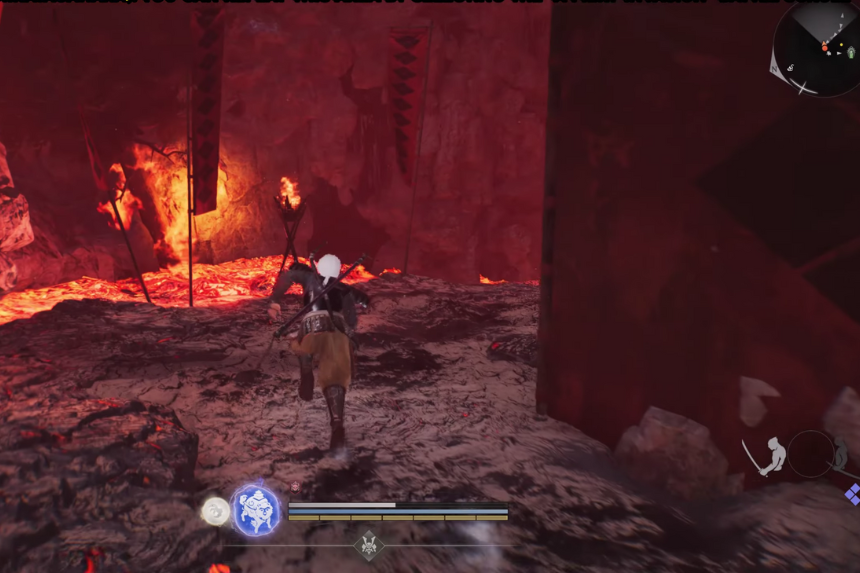Screen dimensions: 860x573
Task: Choose the dimmed crouching stance silhouette
Action: point(842,454)
